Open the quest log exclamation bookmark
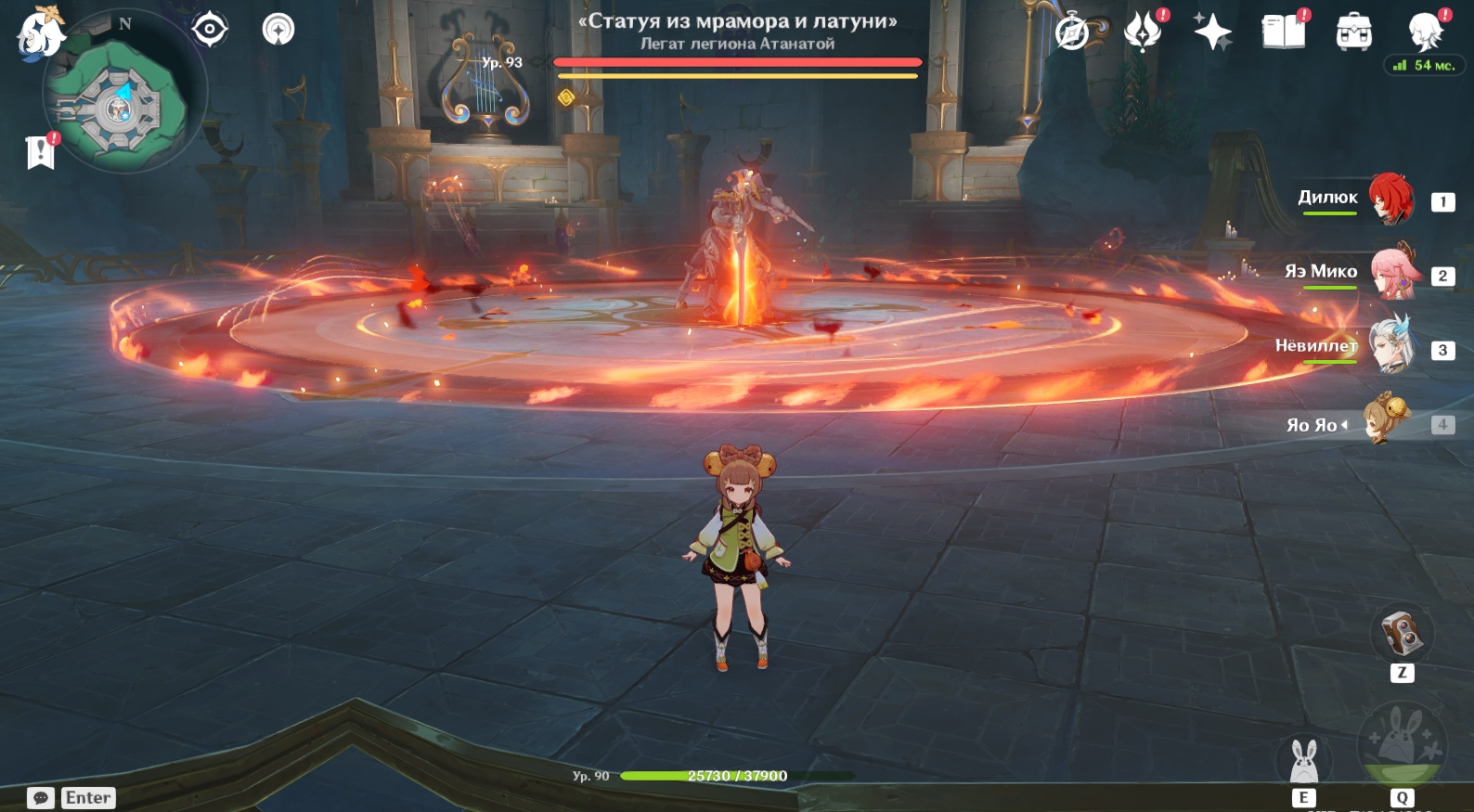 41,152
